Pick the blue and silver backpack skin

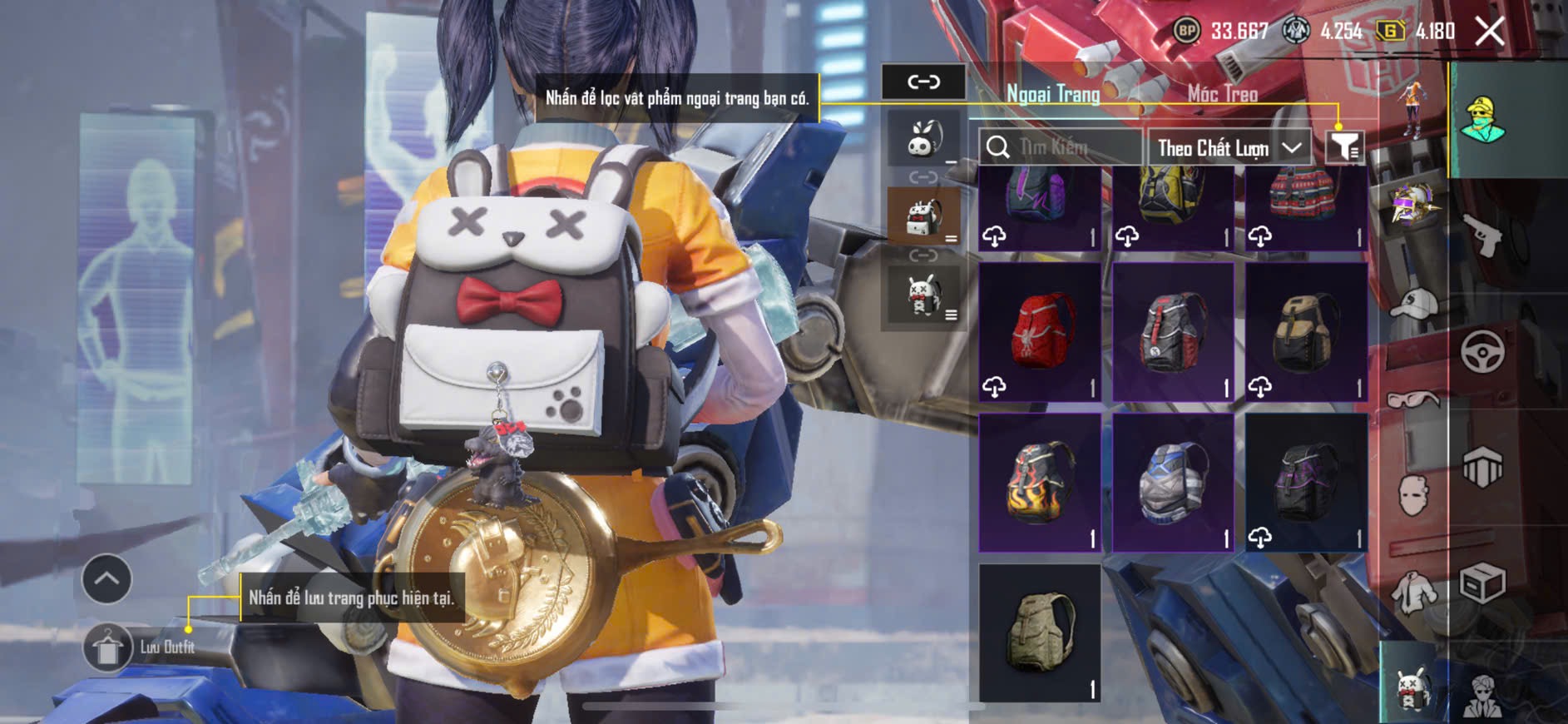pos(1173,483)
